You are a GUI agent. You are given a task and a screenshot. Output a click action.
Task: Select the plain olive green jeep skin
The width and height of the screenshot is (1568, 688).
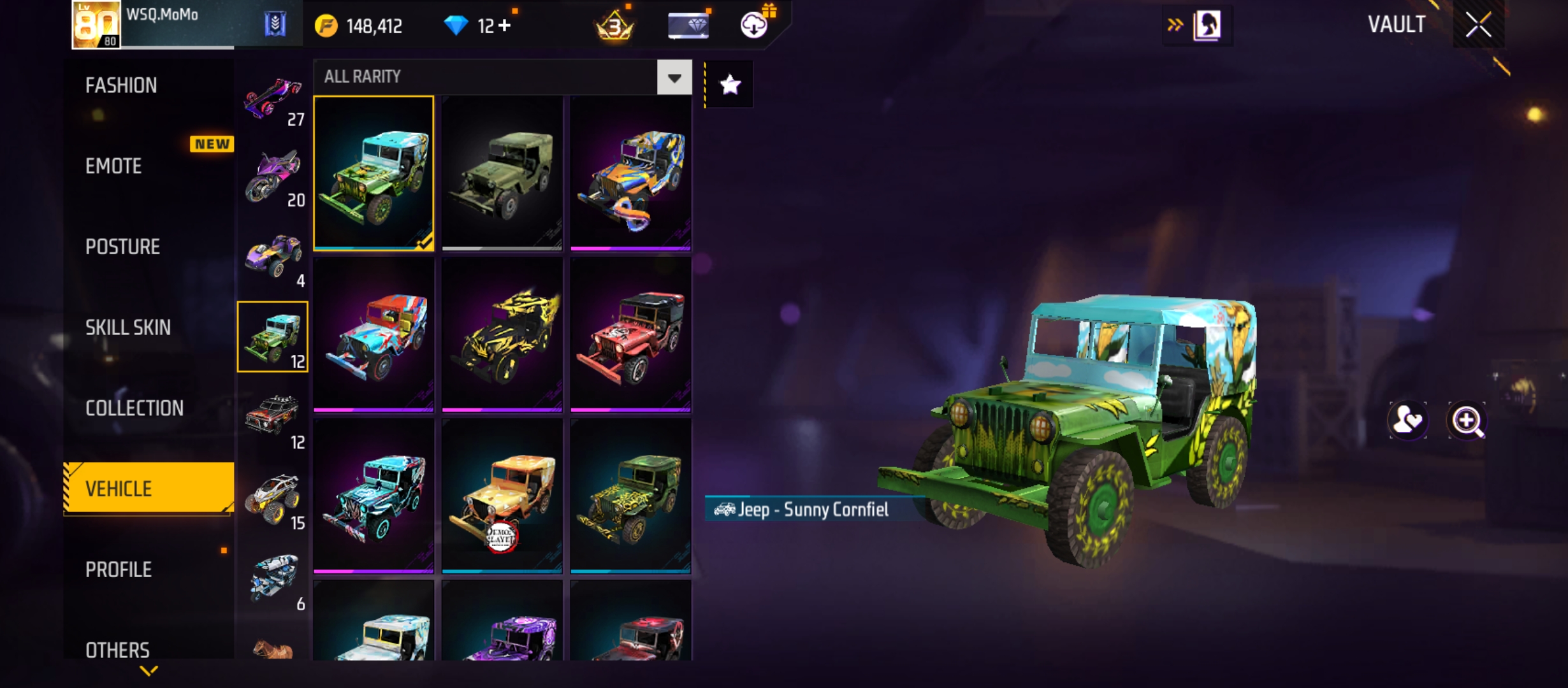click(x=502, y=173)
